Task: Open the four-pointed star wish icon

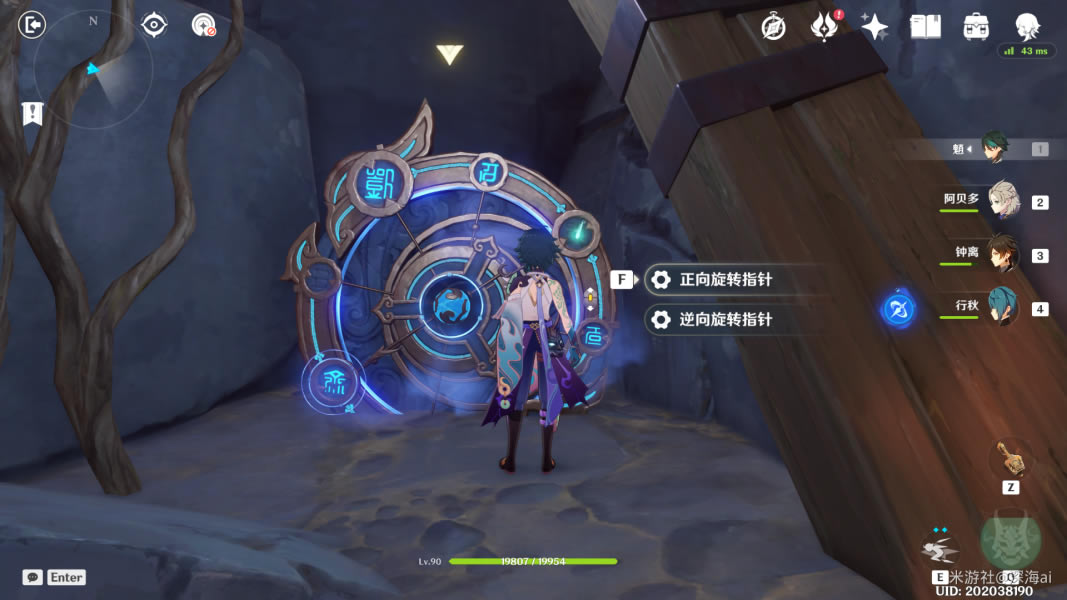Action: (874, 27)
